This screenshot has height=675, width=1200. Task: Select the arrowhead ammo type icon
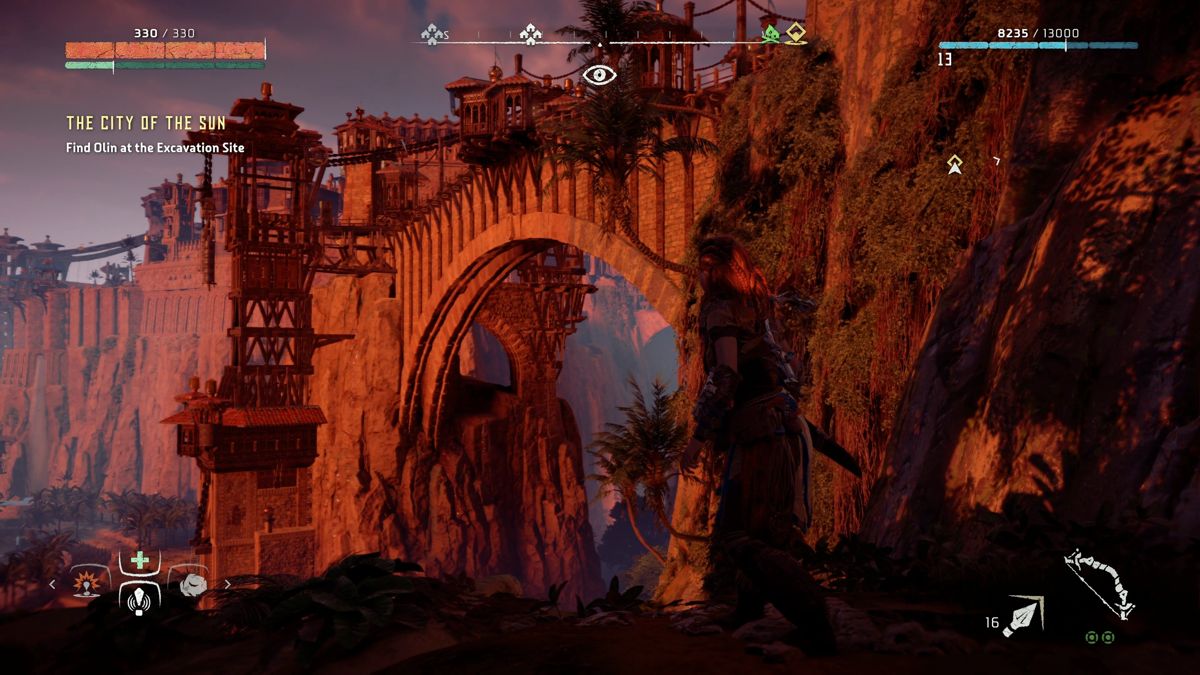(x=1023, y=614)
